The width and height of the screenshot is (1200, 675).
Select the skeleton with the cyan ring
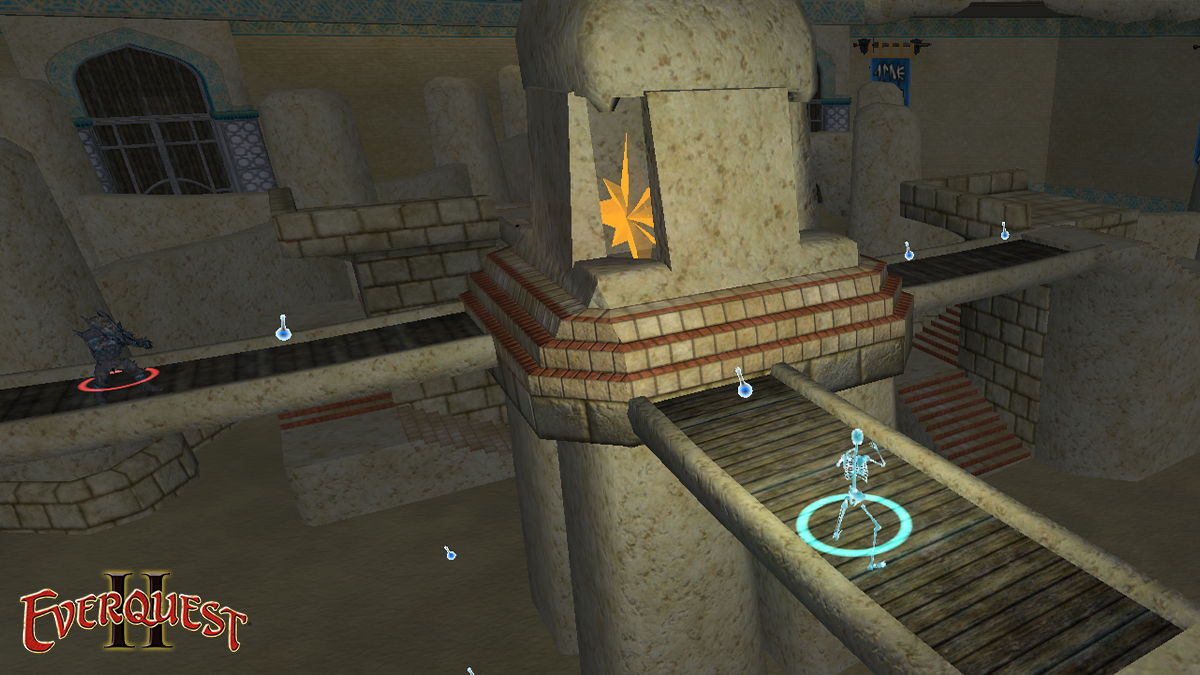point(856,494)
